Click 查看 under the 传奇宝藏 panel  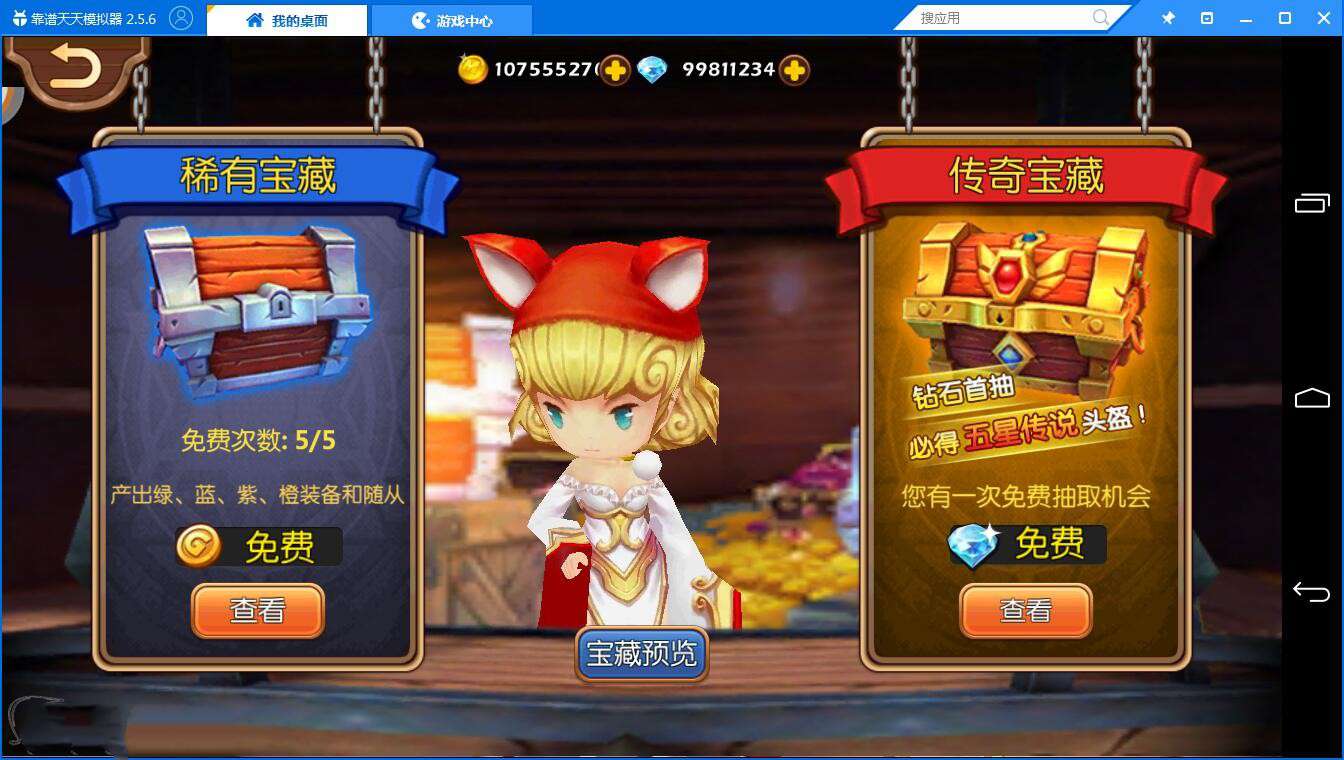tap(1025, 610)
